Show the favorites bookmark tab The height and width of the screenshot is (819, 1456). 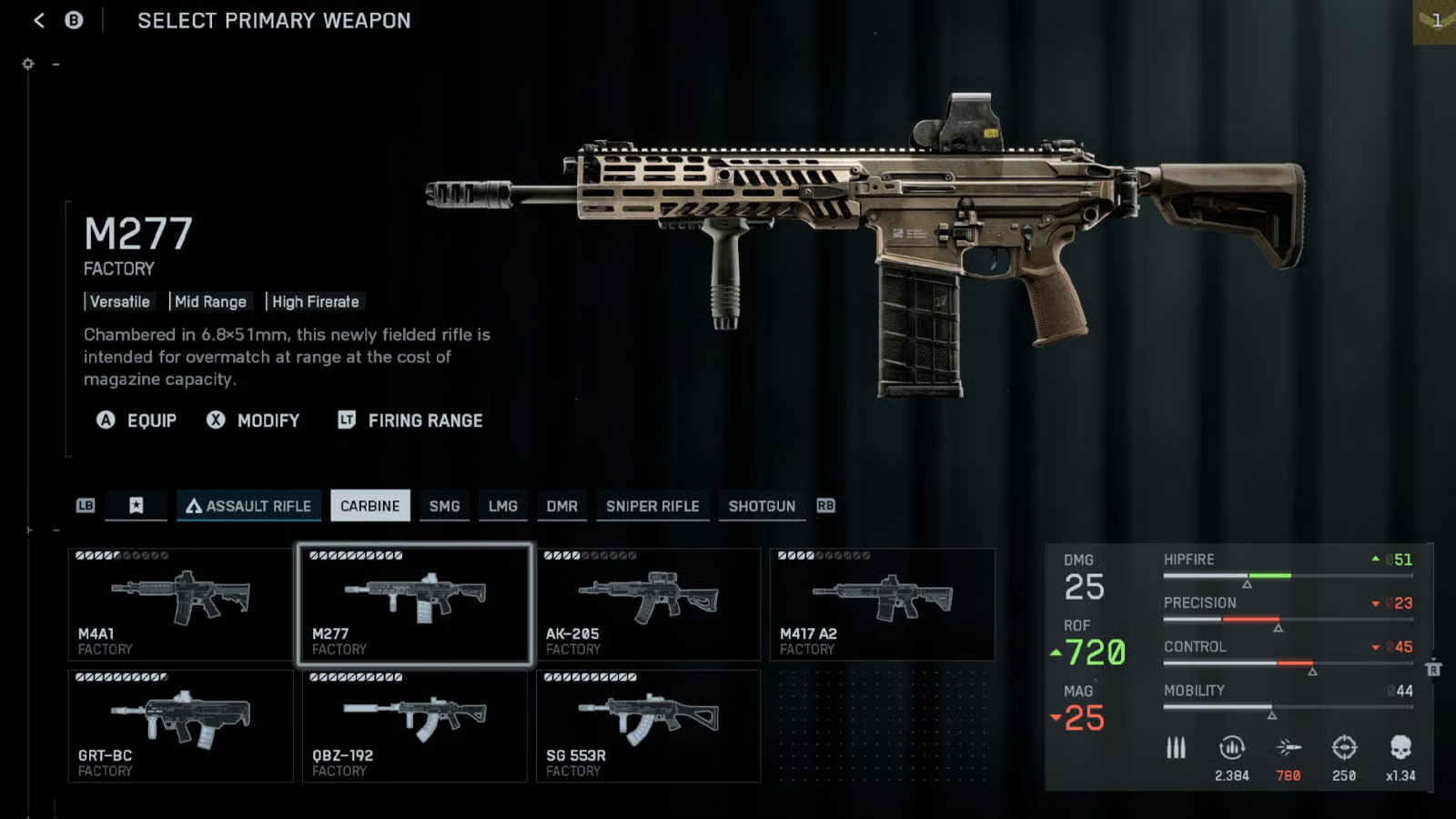tap(136, 506)
